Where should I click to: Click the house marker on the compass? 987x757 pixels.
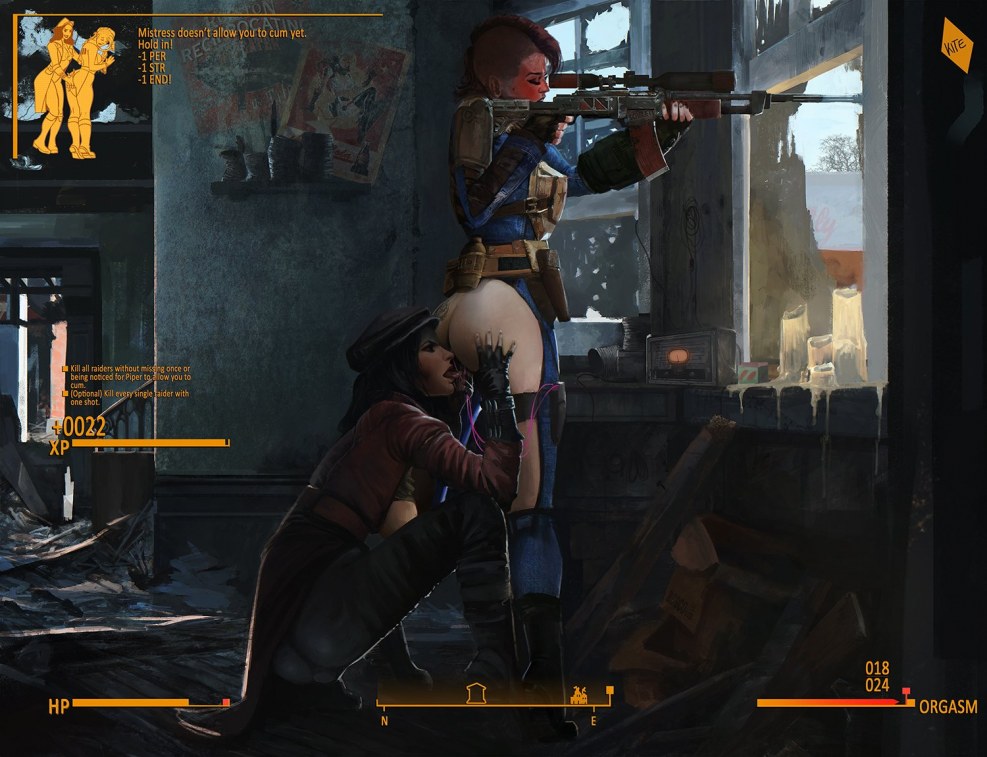click(x=477, y=693)
